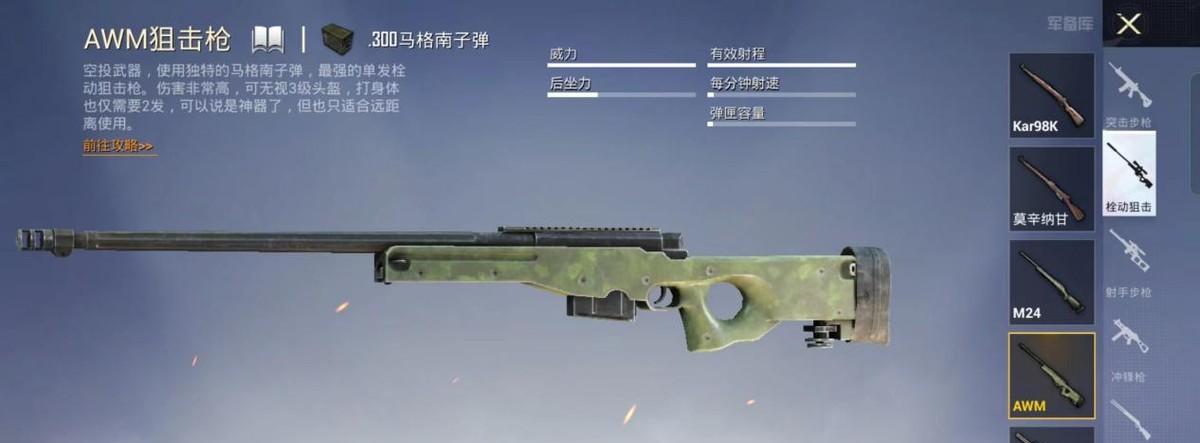Close the armory with the X button

[1129, 24]
